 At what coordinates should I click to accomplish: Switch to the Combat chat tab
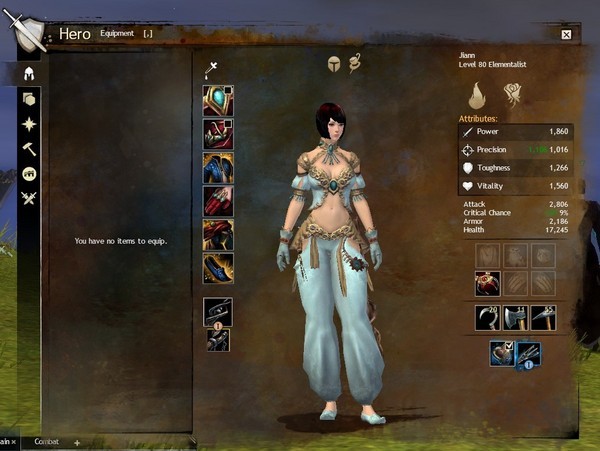(x=46, y=441)
